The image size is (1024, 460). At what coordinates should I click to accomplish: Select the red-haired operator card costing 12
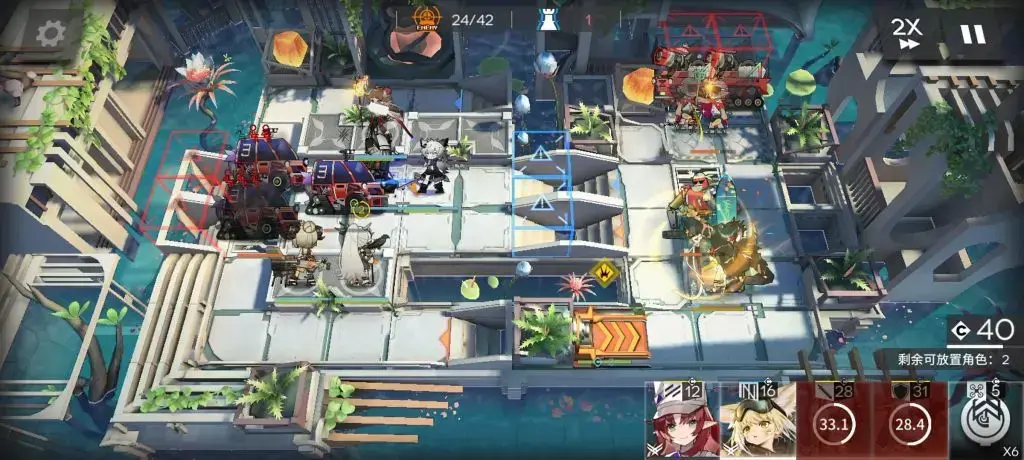tap(681, 421)
